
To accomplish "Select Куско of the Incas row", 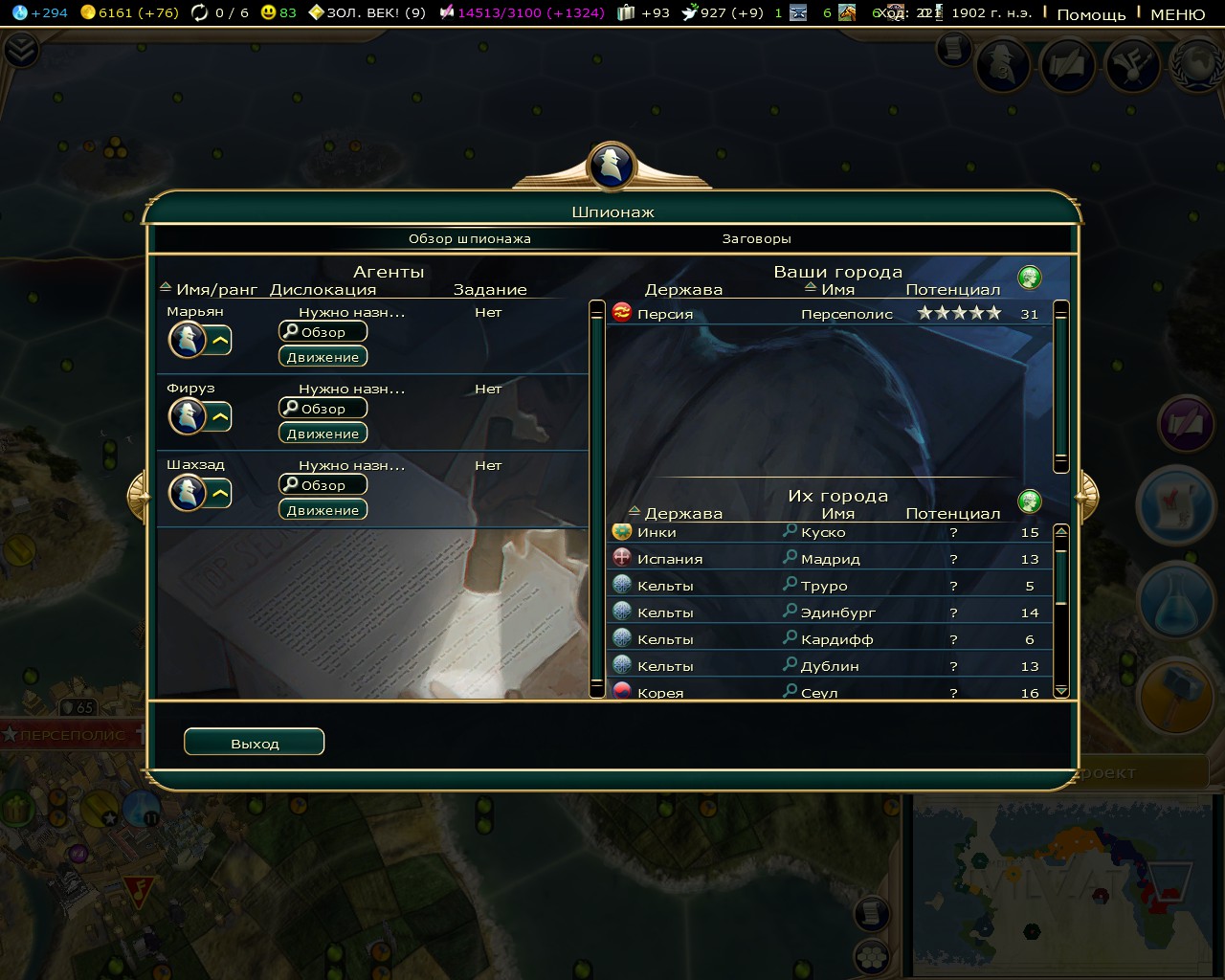I will point(828,532).
